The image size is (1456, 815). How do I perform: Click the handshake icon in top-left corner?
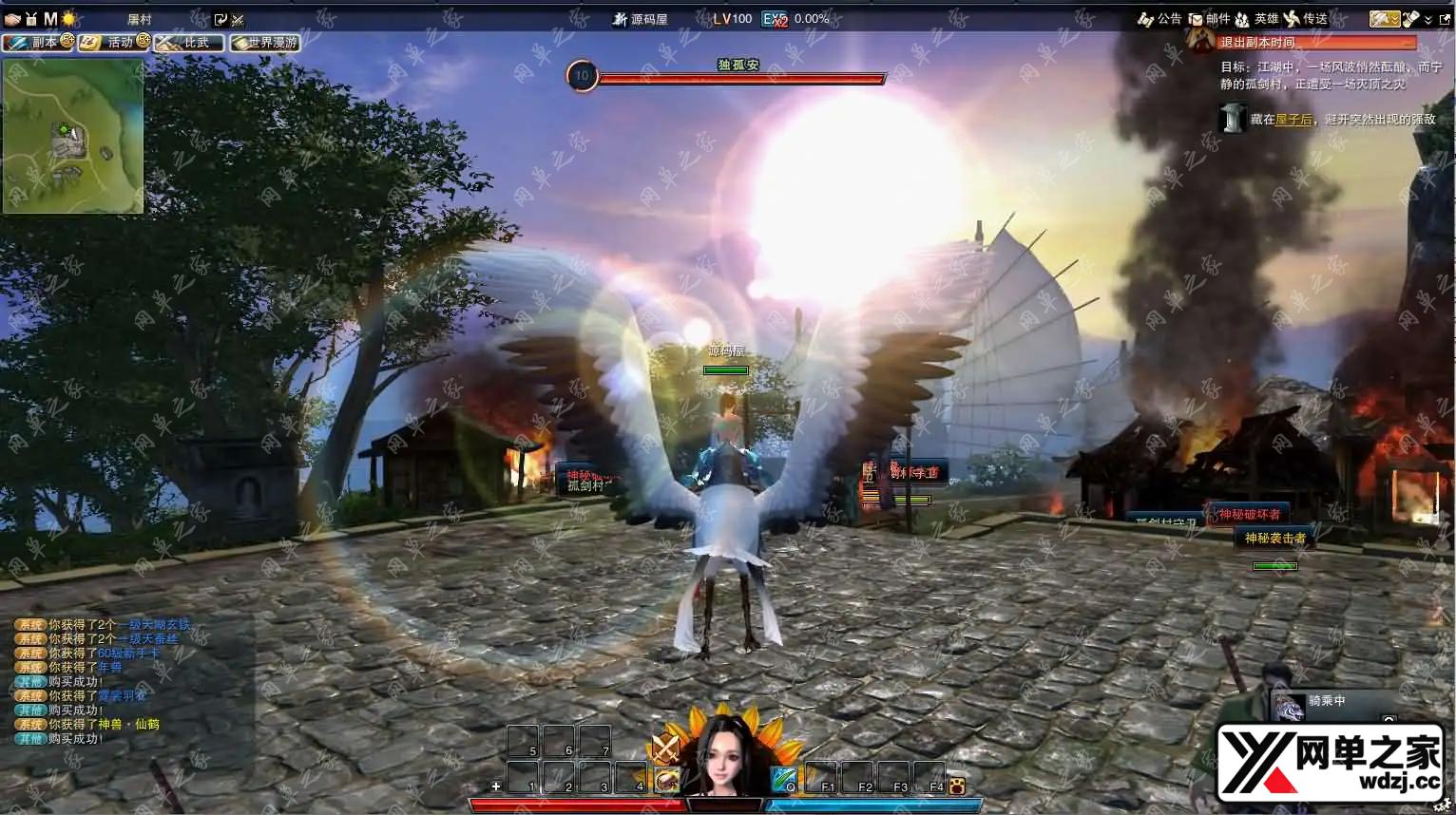click(12, 19)
